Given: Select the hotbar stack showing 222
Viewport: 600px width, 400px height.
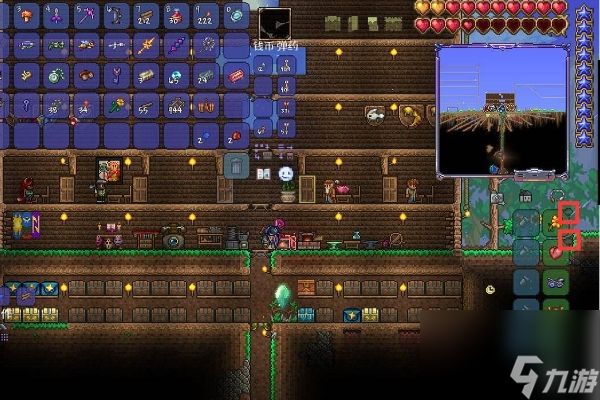Looking at the screenshot, I should (x=206, y=16).
